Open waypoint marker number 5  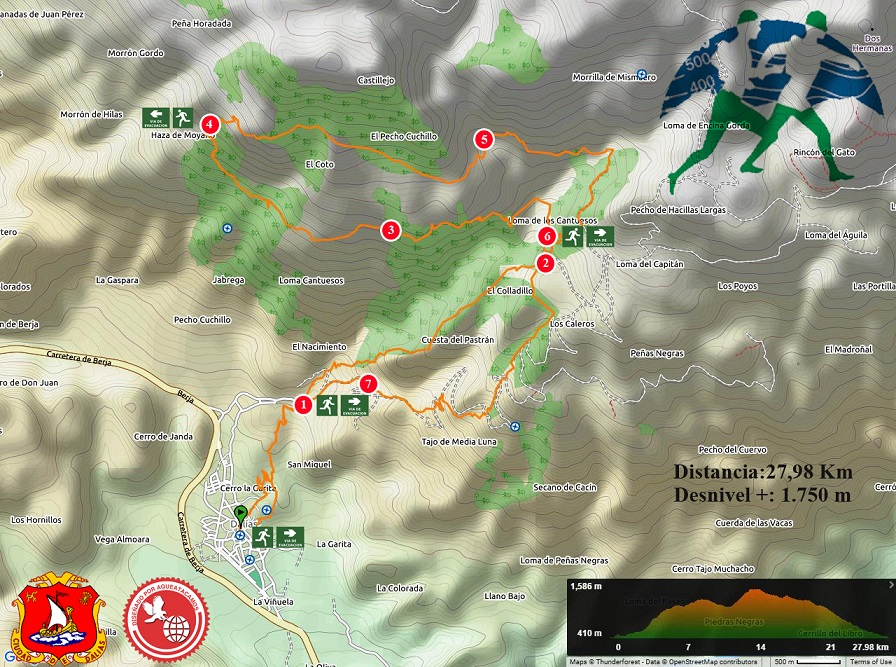(x=485, y=140)
